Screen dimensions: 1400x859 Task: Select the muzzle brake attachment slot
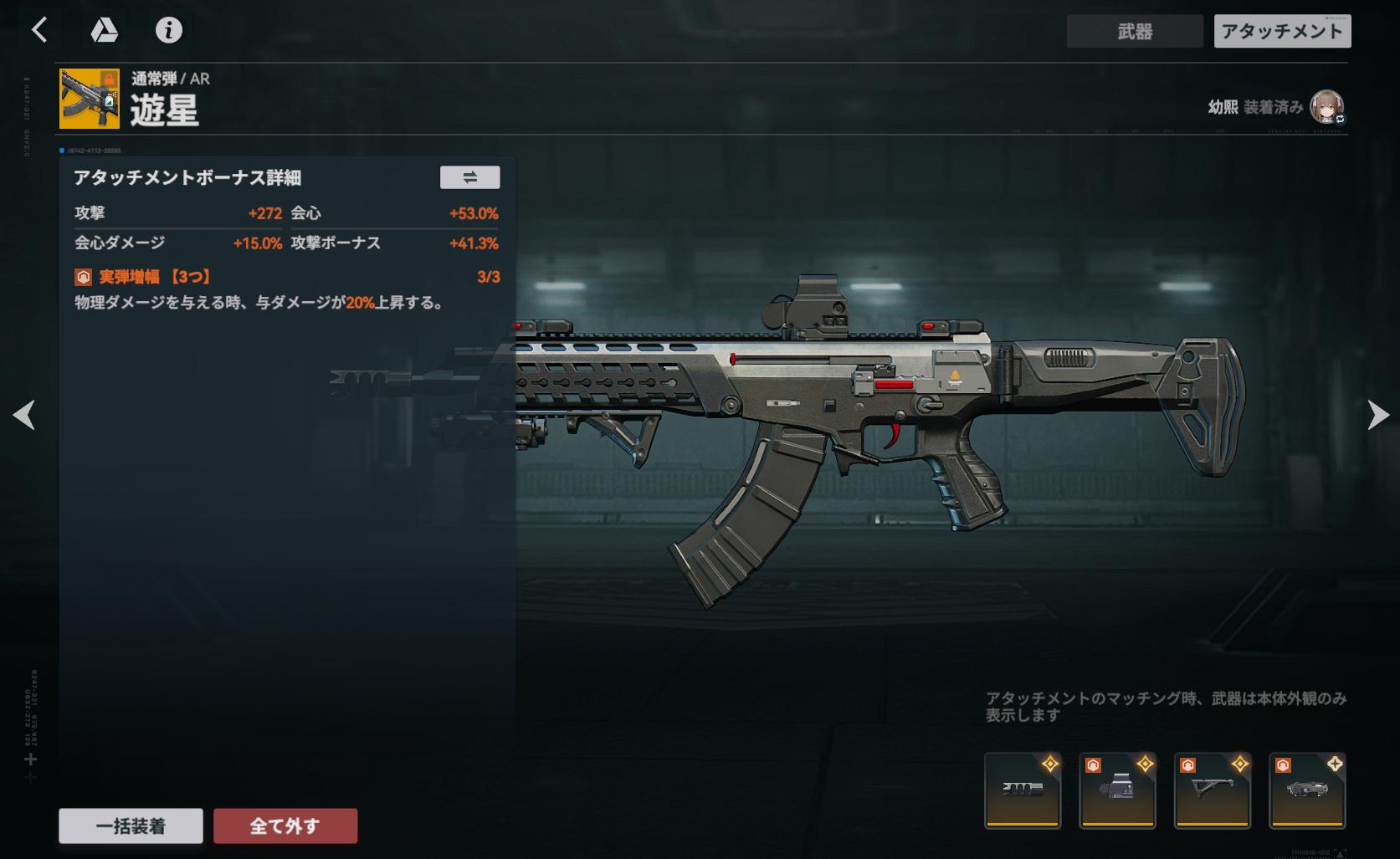pos(1023,790)
